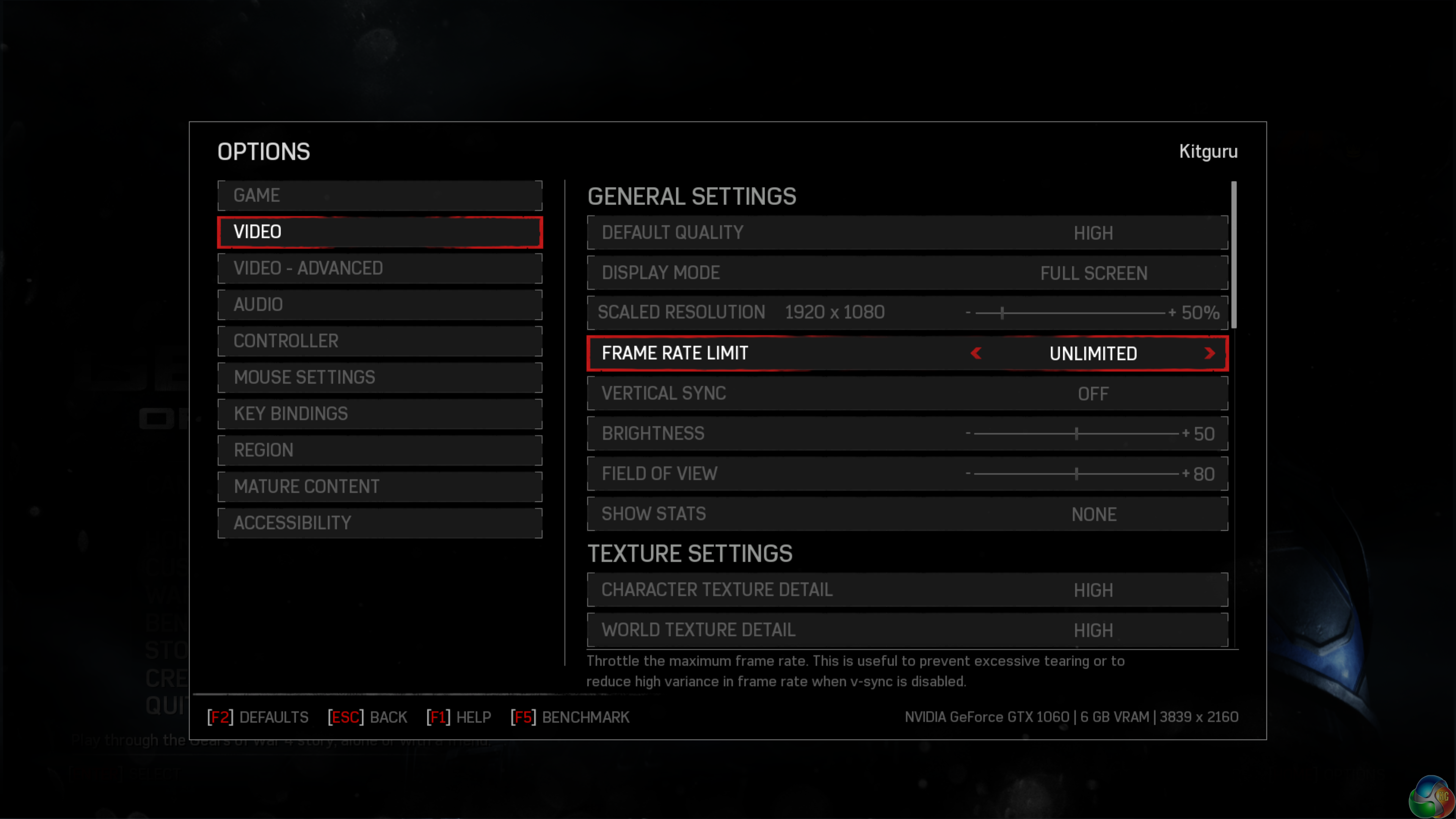This screenshot has height=819, width=1456.
Task: Open the Game options category
Action: point(379,196)
